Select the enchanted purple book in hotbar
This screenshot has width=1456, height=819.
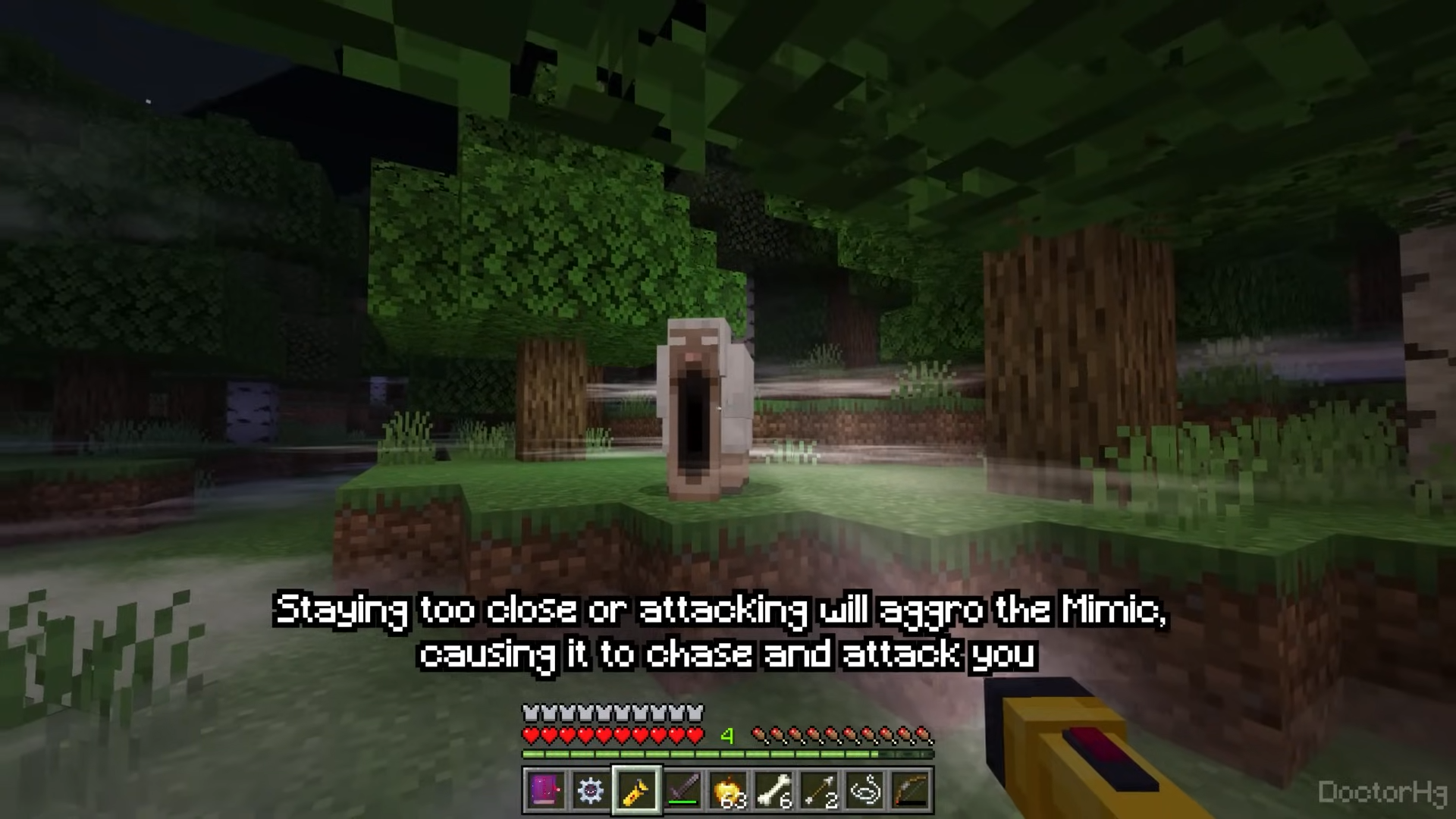pyautogui.click(x=546, y=790)
